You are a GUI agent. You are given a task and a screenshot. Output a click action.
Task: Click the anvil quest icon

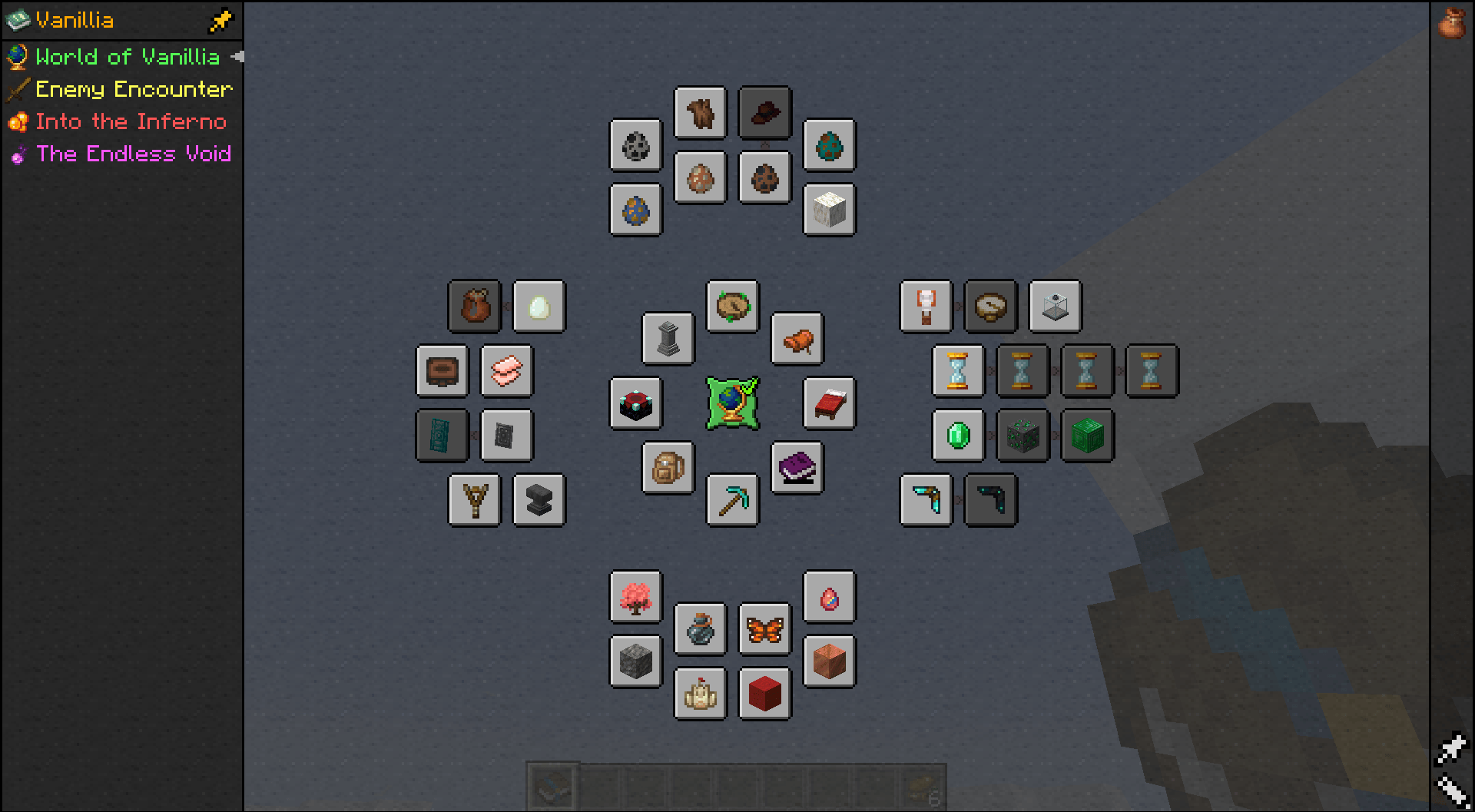(x=539, y=501)
